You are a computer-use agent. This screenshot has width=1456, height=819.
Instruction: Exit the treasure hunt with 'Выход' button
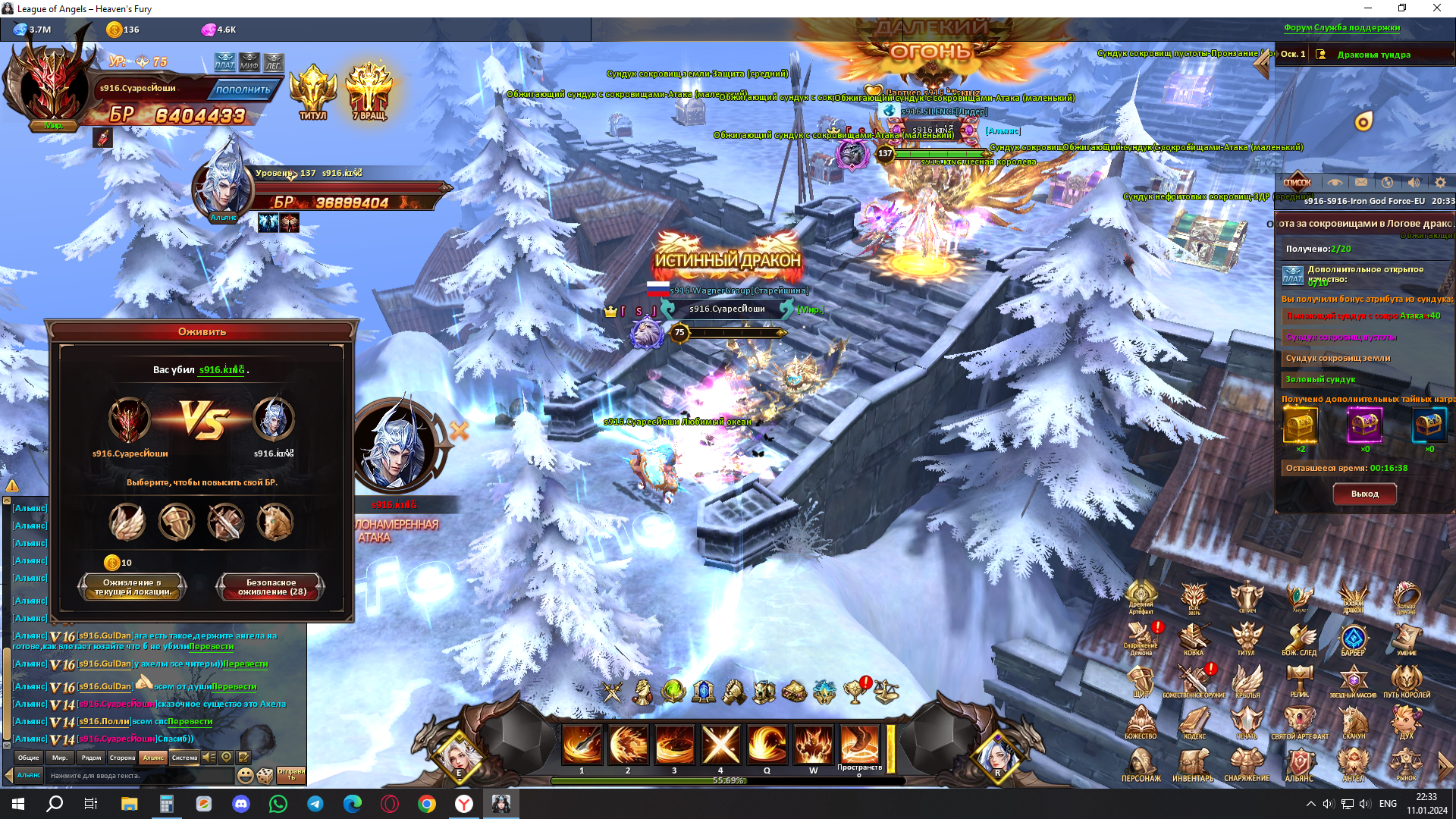1364,494
